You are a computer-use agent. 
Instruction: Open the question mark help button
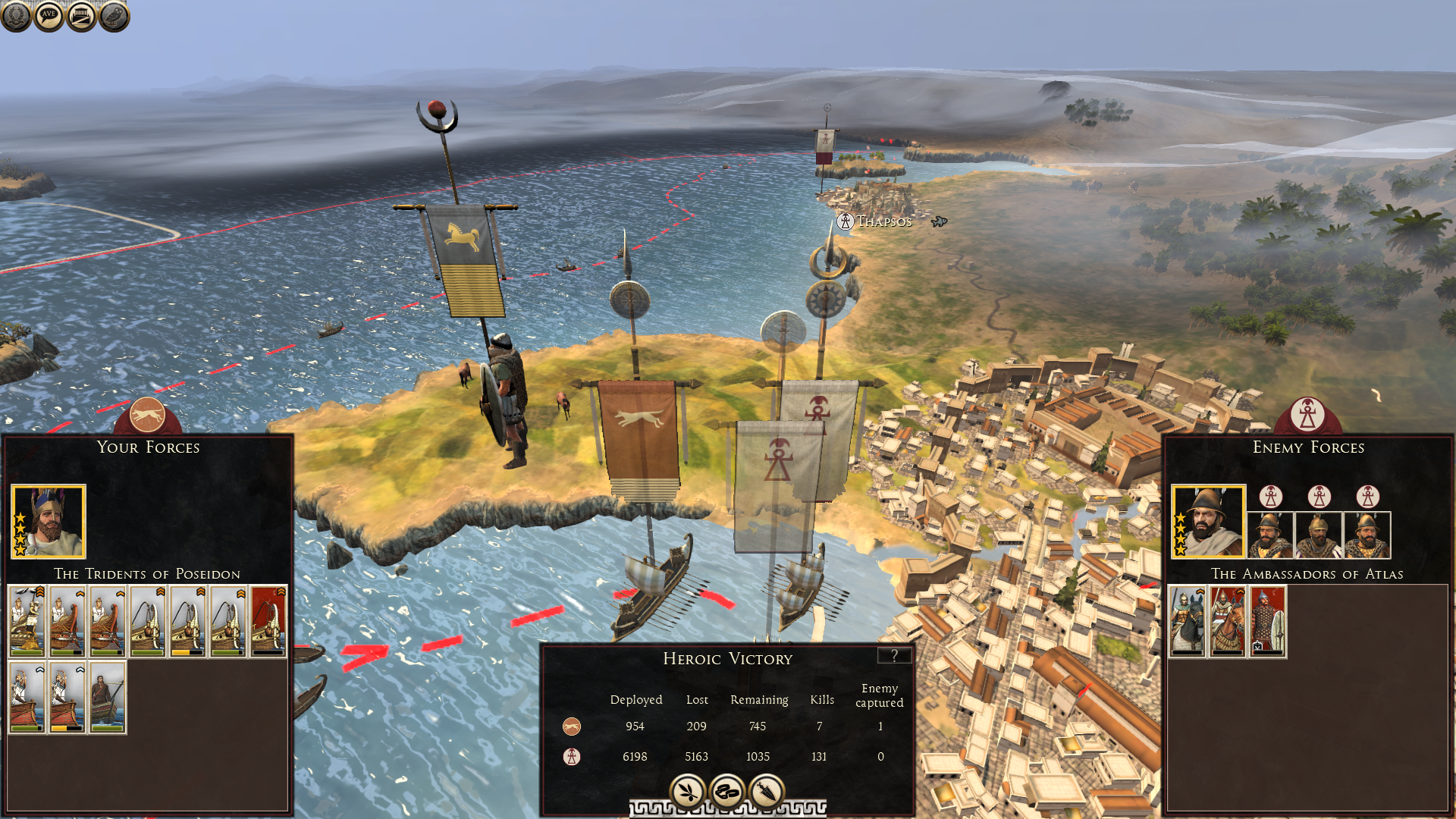(894, 656)
